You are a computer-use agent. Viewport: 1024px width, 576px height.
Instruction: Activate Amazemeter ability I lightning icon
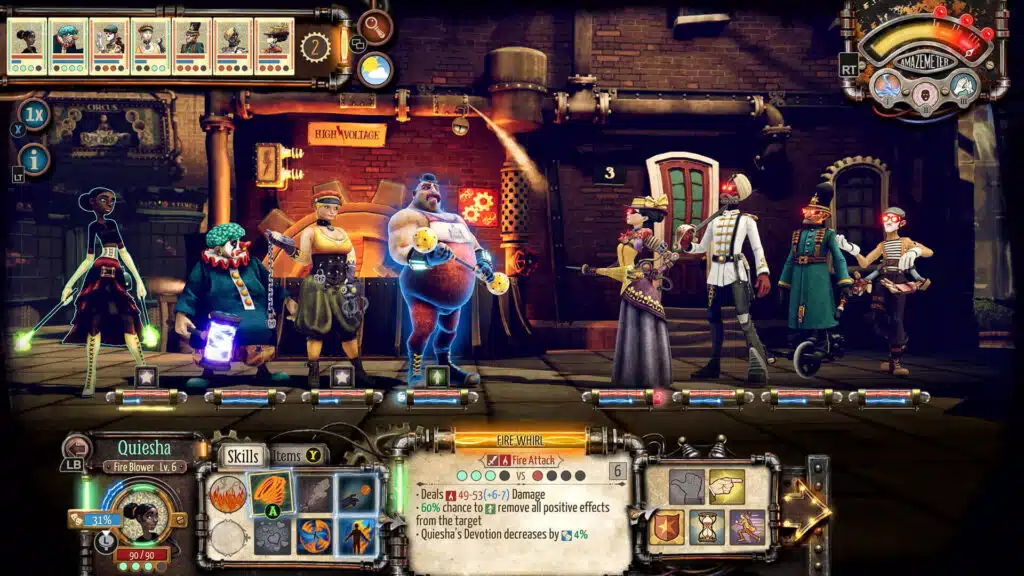(888, 86)
